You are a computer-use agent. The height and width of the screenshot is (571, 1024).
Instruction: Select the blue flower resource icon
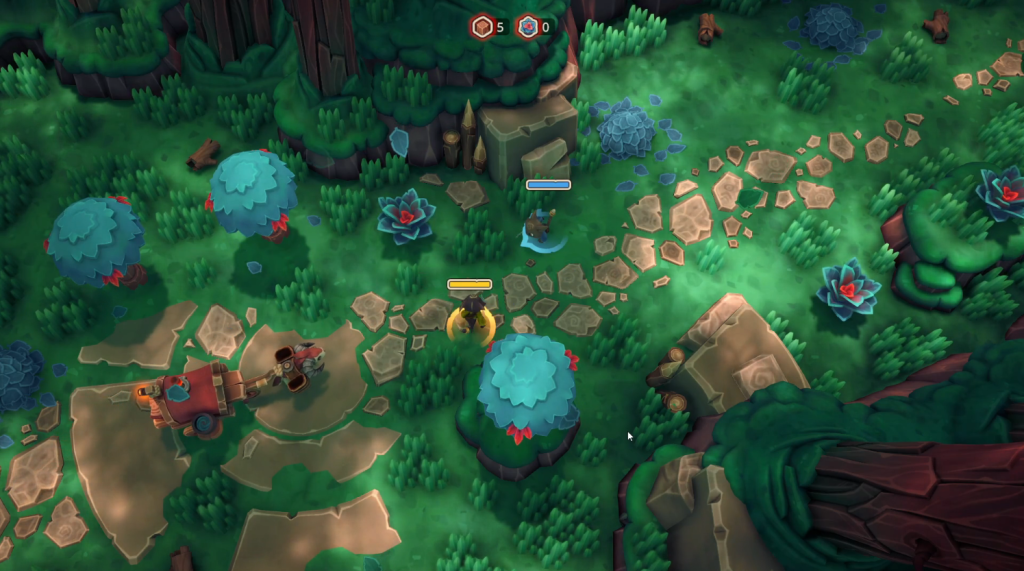[x=527, y=27]
